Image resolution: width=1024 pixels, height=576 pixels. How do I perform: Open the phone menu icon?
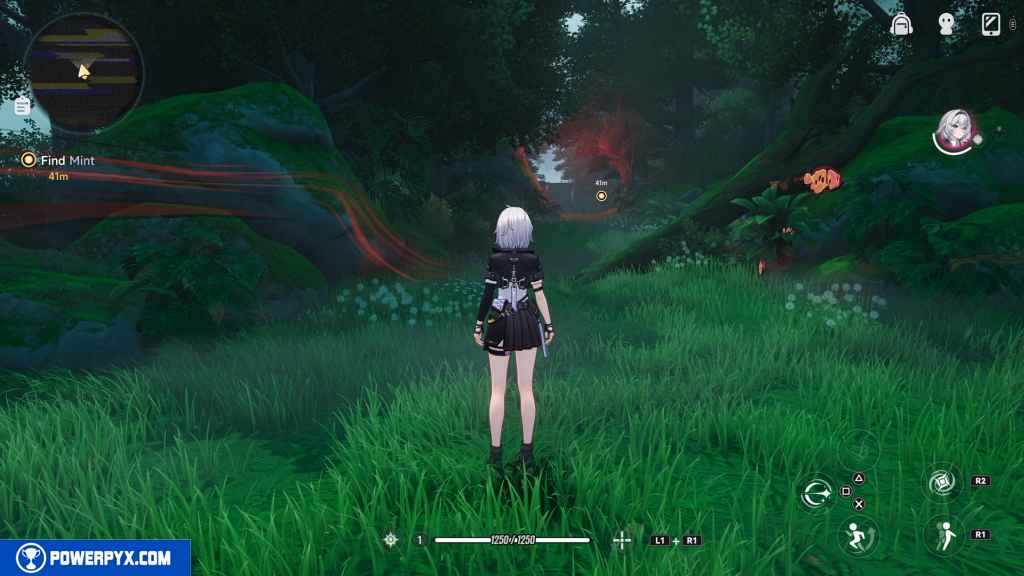coord(991,25)
